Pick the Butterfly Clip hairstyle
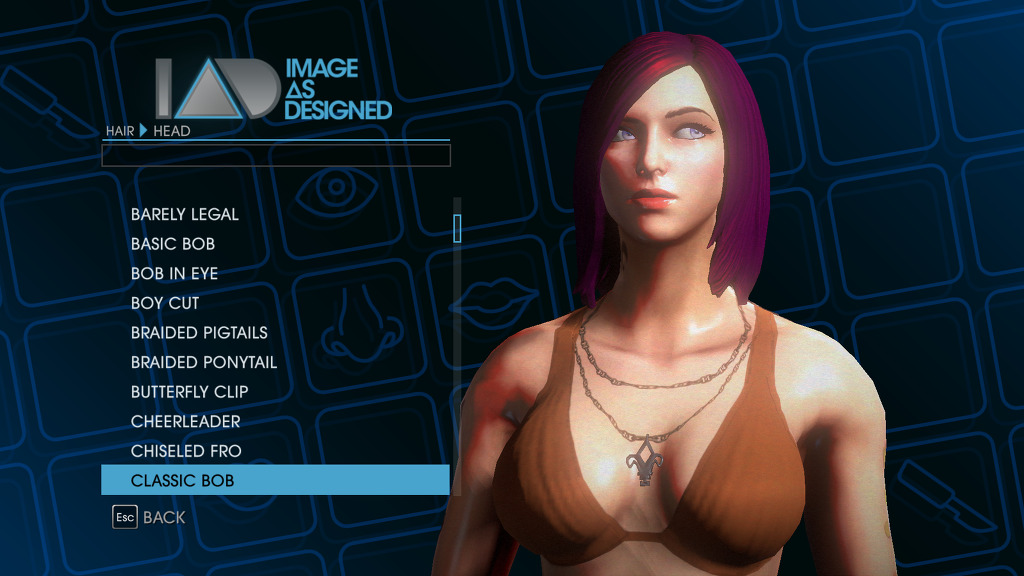The height and width of the screenshot is (576, 1024). coord(189,392)
